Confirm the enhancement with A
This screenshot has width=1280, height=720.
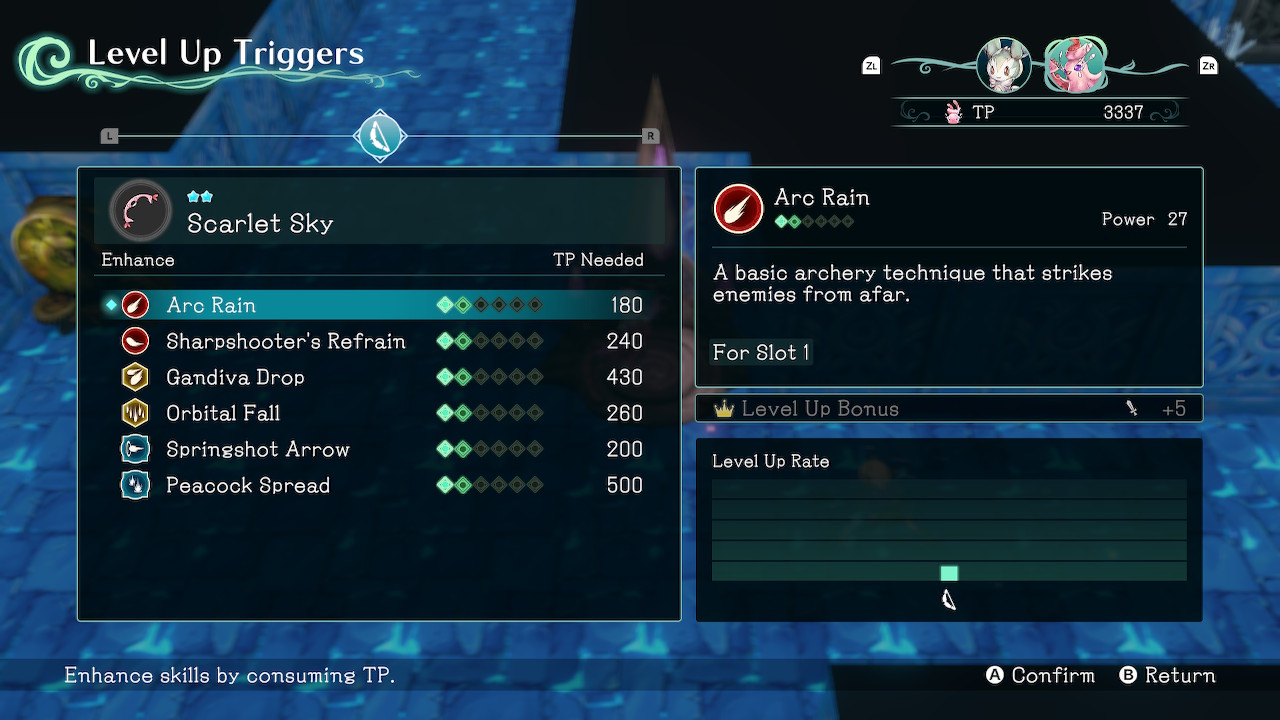(994, 675)
